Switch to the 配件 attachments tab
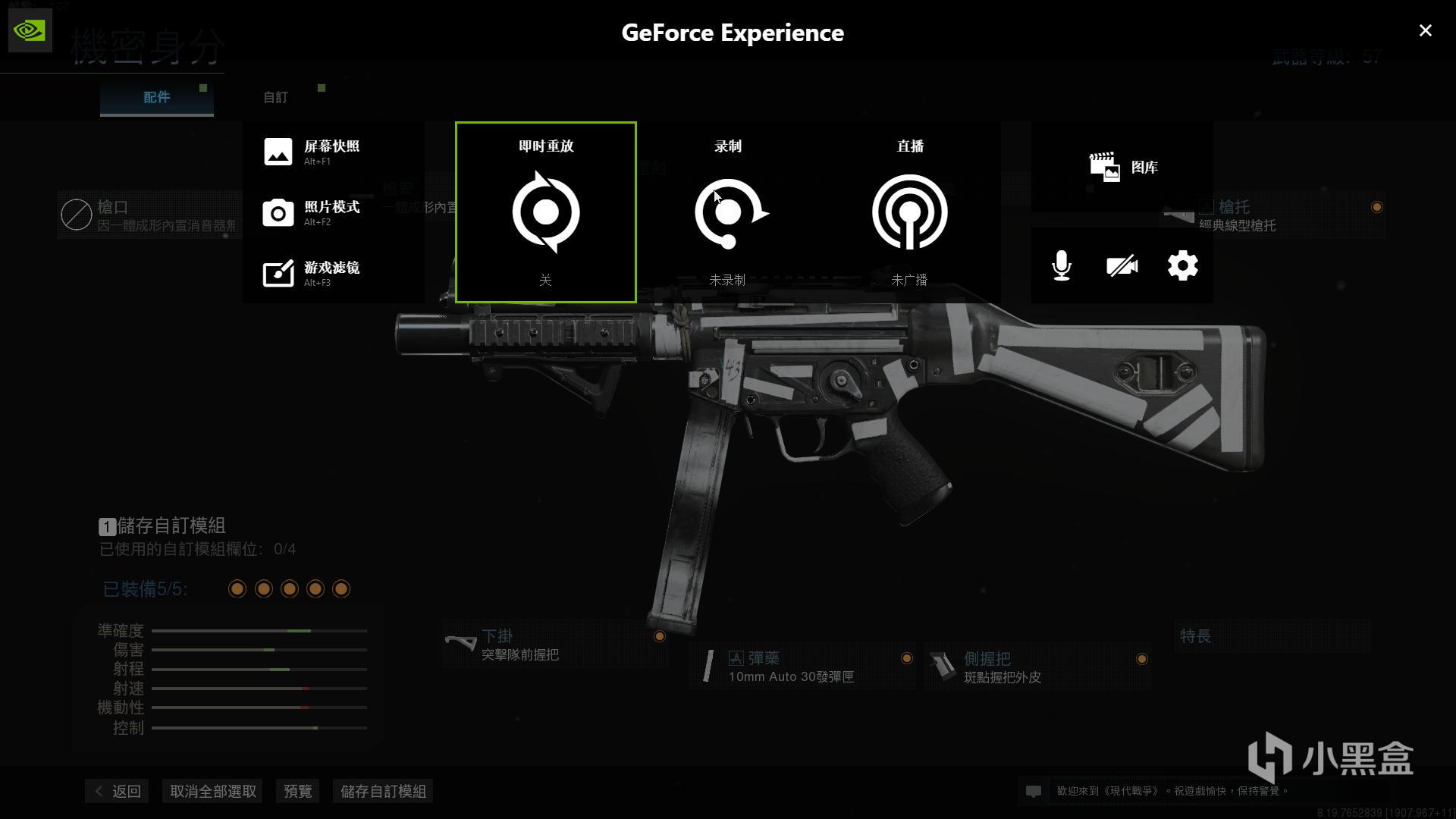This screenshot has width=1456, height=819. [157, 97]
